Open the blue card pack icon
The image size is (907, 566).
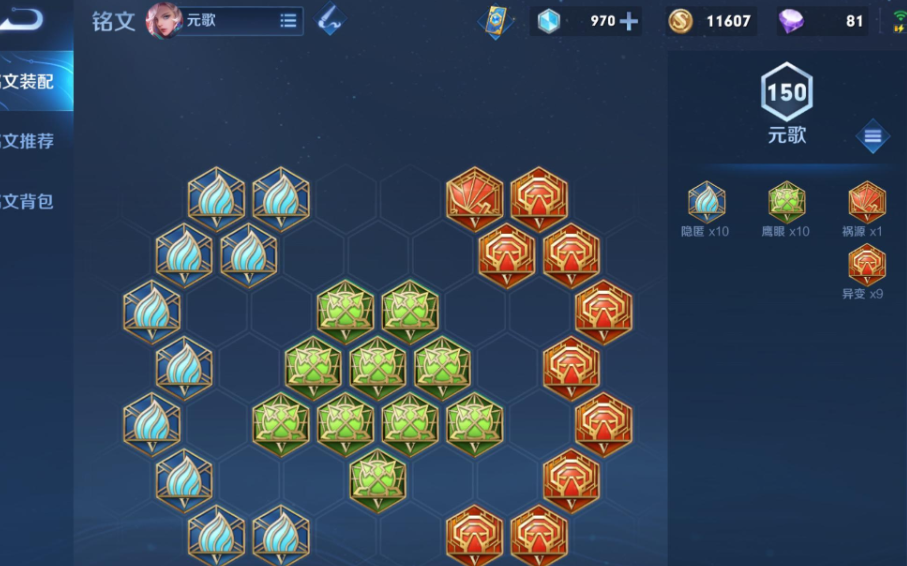[x=494, y=21]
